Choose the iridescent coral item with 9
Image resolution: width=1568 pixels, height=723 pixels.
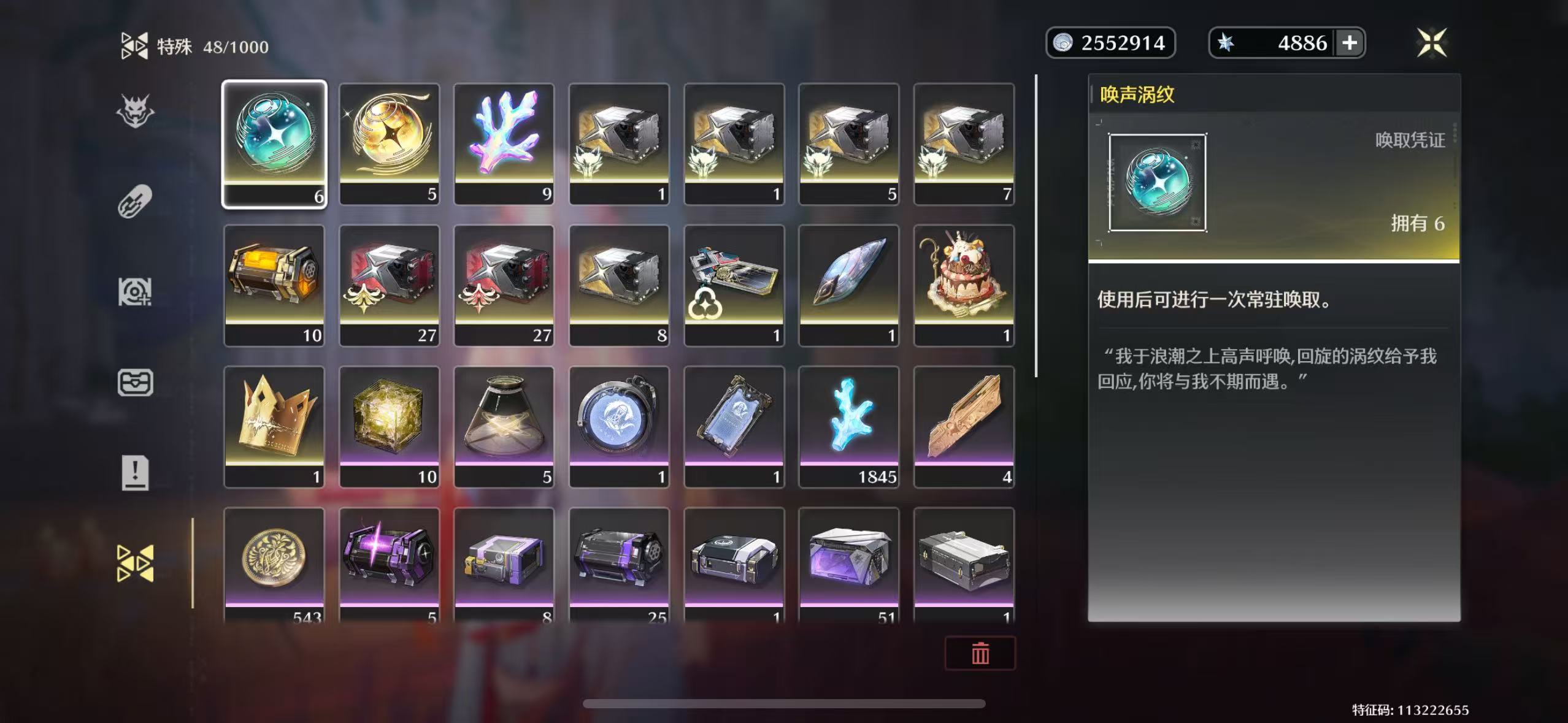click(x=504, y=144)
